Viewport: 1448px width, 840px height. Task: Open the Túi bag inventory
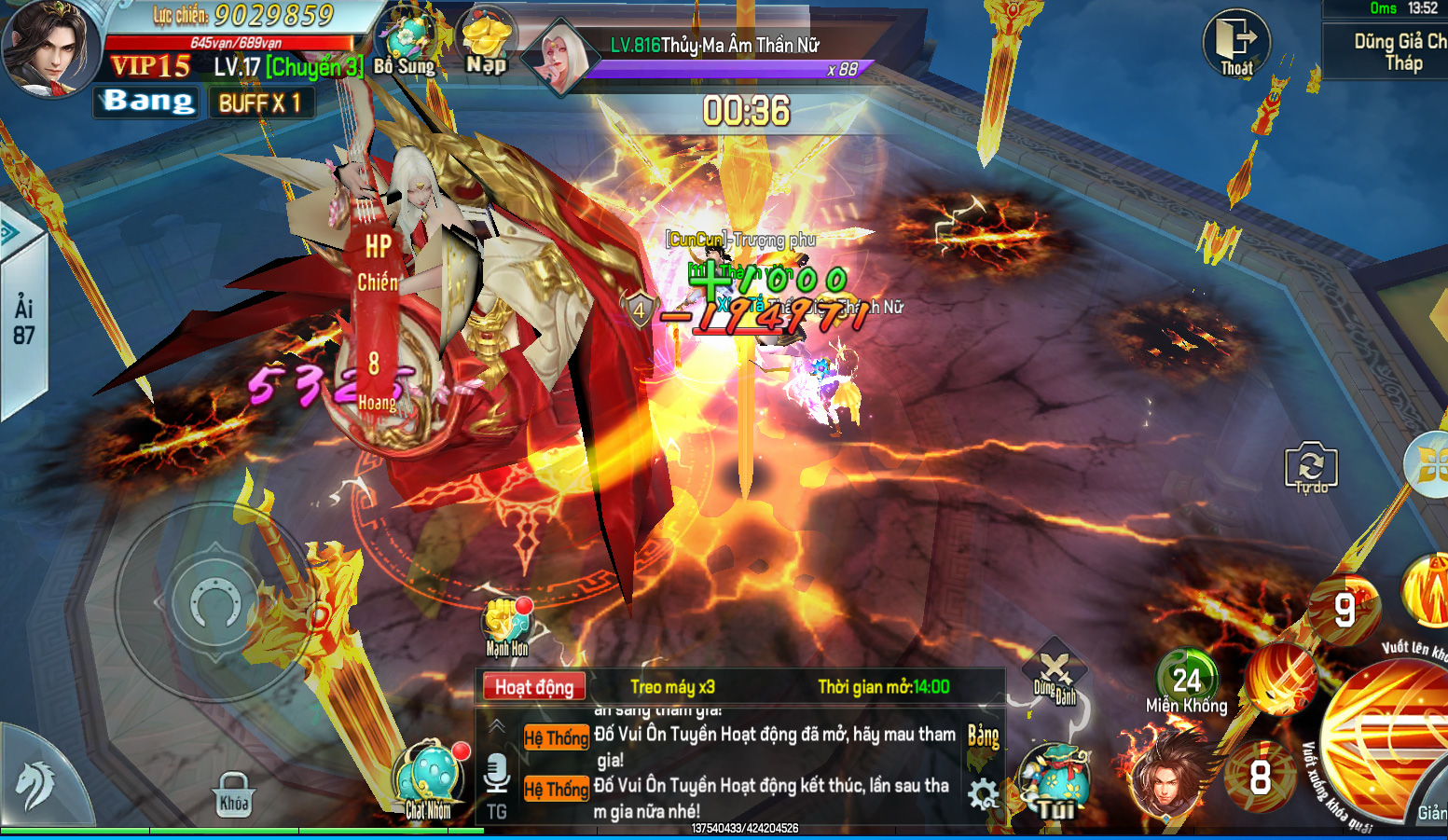tap(1055, 781)
